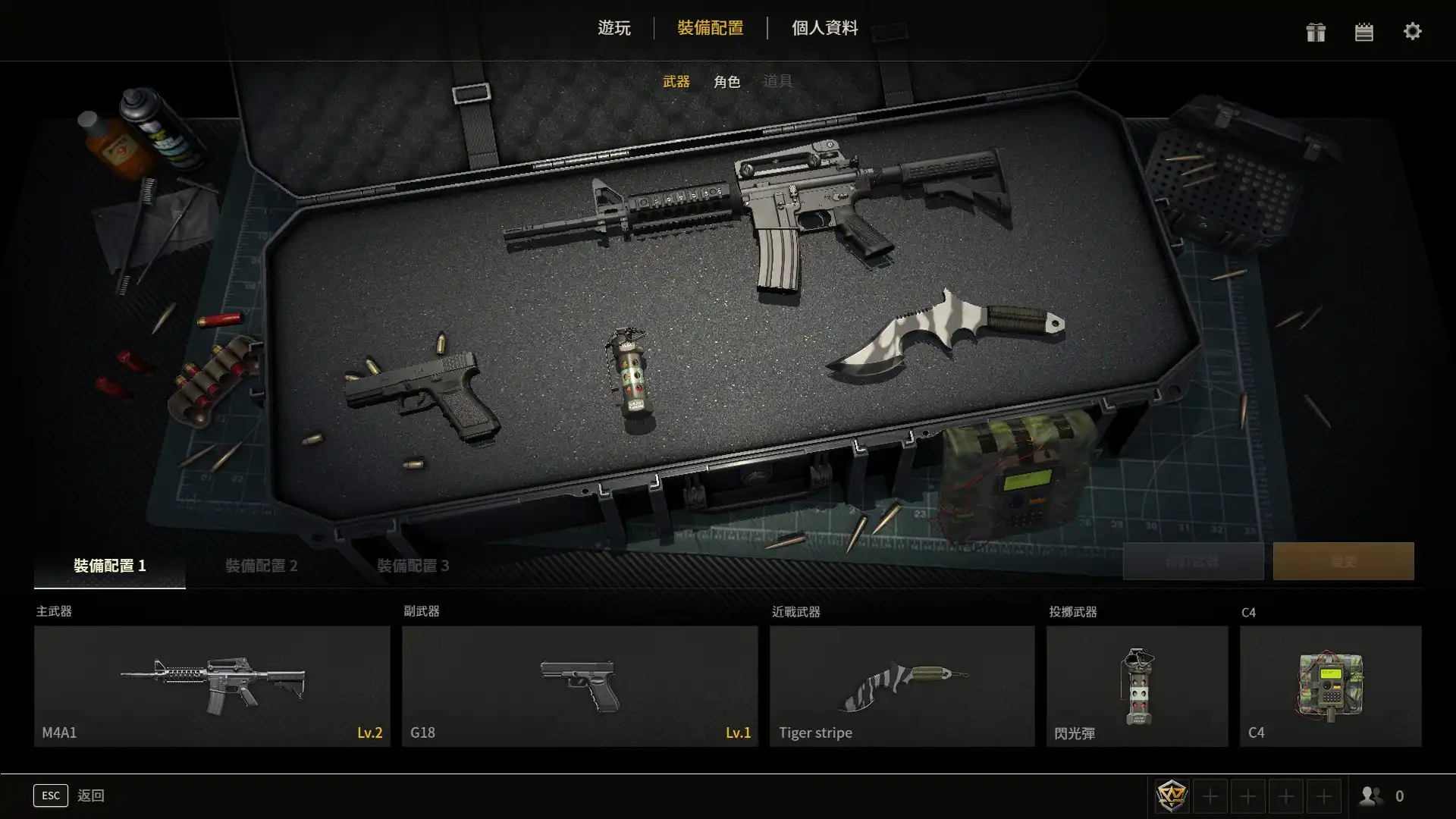Go to 個人資料 profile page
Screen dimensions: 1456x819
pyautogui.click(x=824, y=28)
